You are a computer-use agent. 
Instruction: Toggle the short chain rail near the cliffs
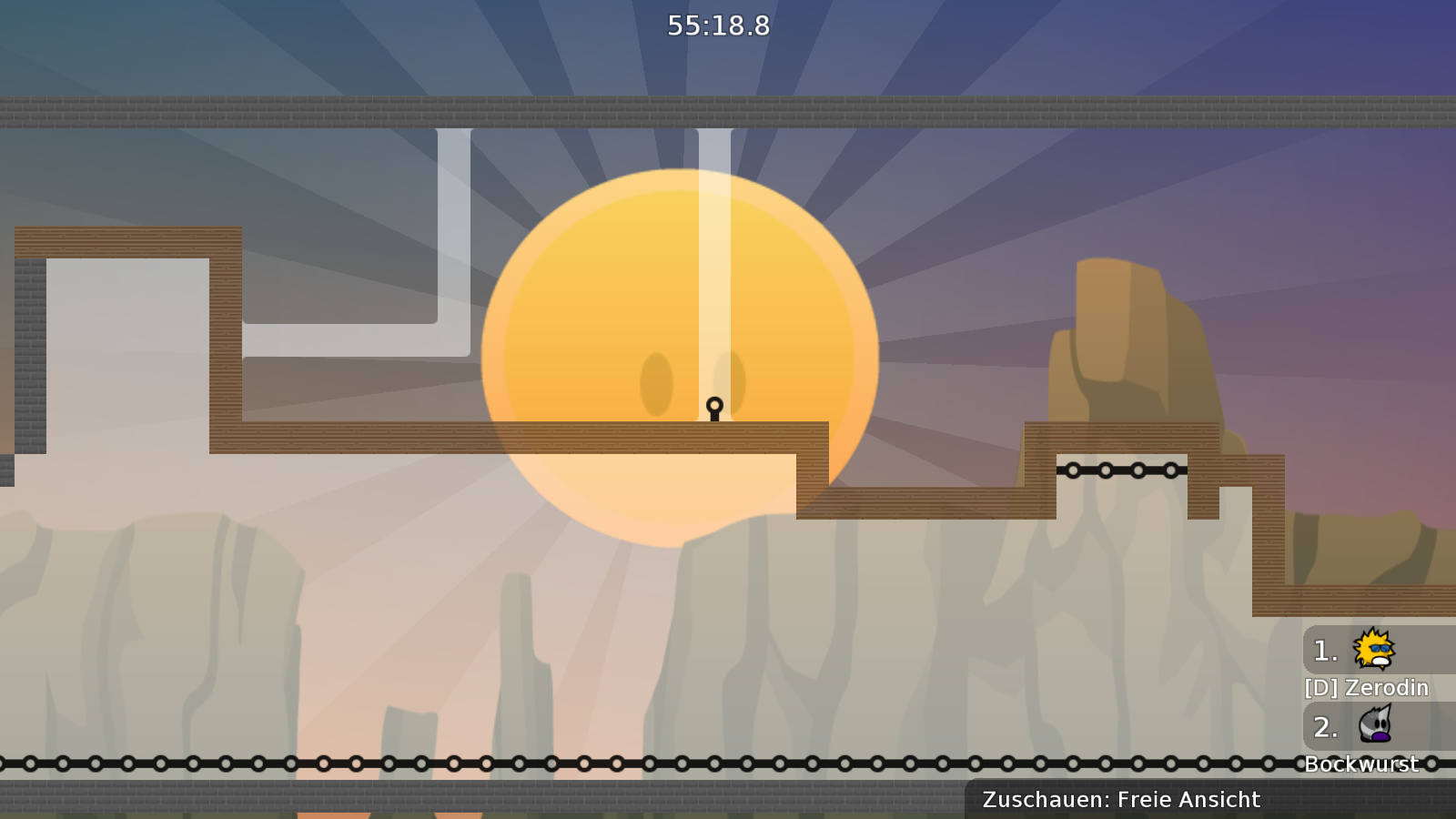pyautogui.click(x=1121, y=471)
